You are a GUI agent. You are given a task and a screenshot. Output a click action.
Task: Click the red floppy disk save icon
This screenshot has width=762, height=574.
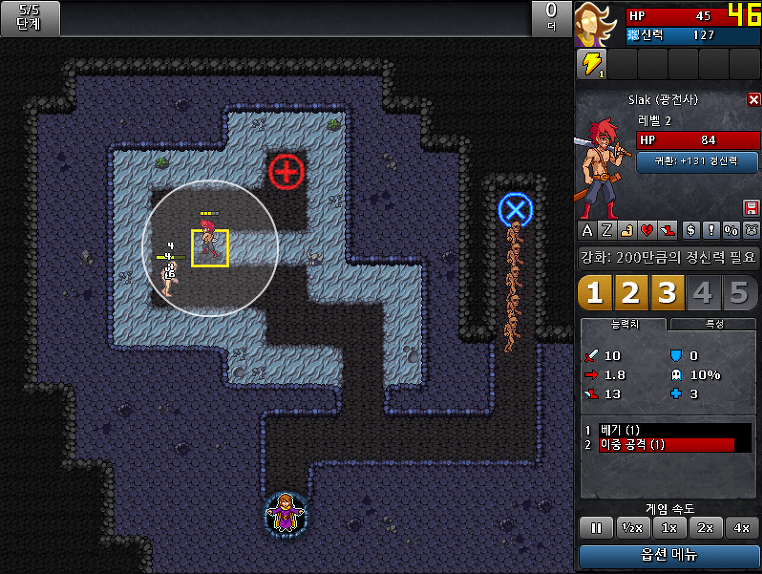[751, 207]
